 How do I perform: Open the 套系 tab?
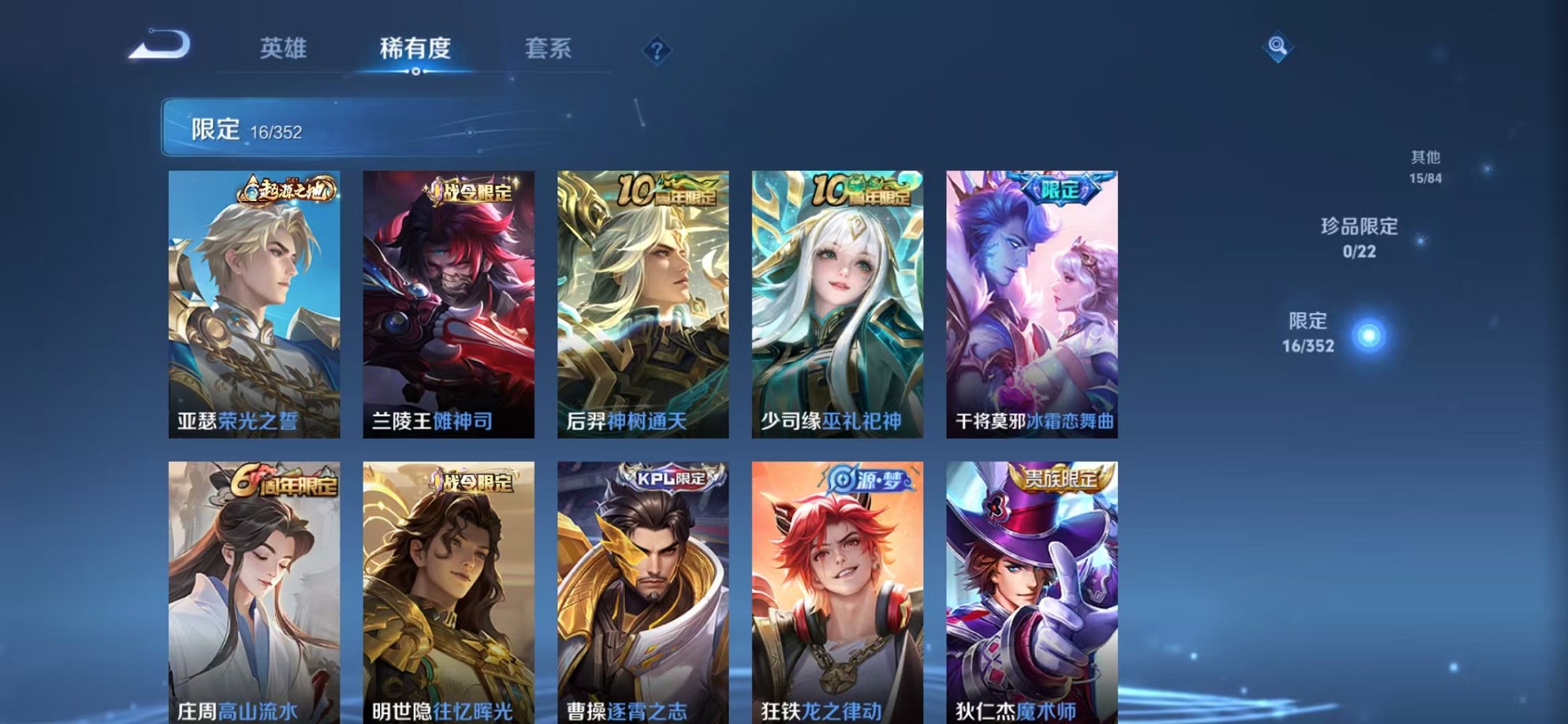click(550, 49)
